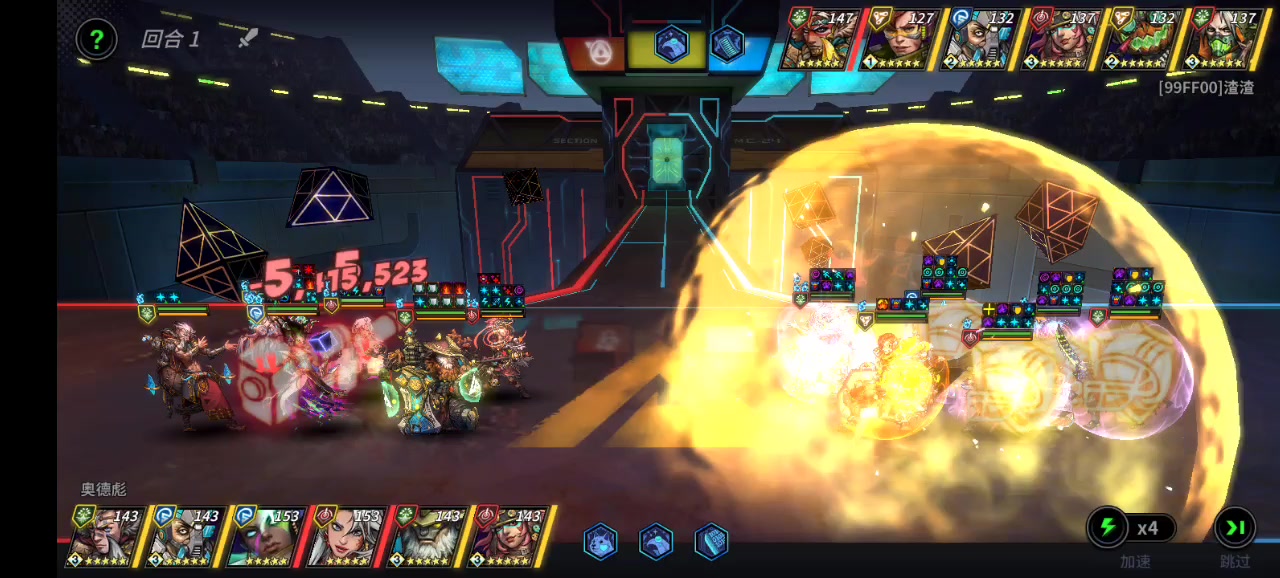Check the green-masked level 137 enemy portrait
The width and height of the screenshot is (1280, 578).
pyautogui.click(x=1221, y=39)
